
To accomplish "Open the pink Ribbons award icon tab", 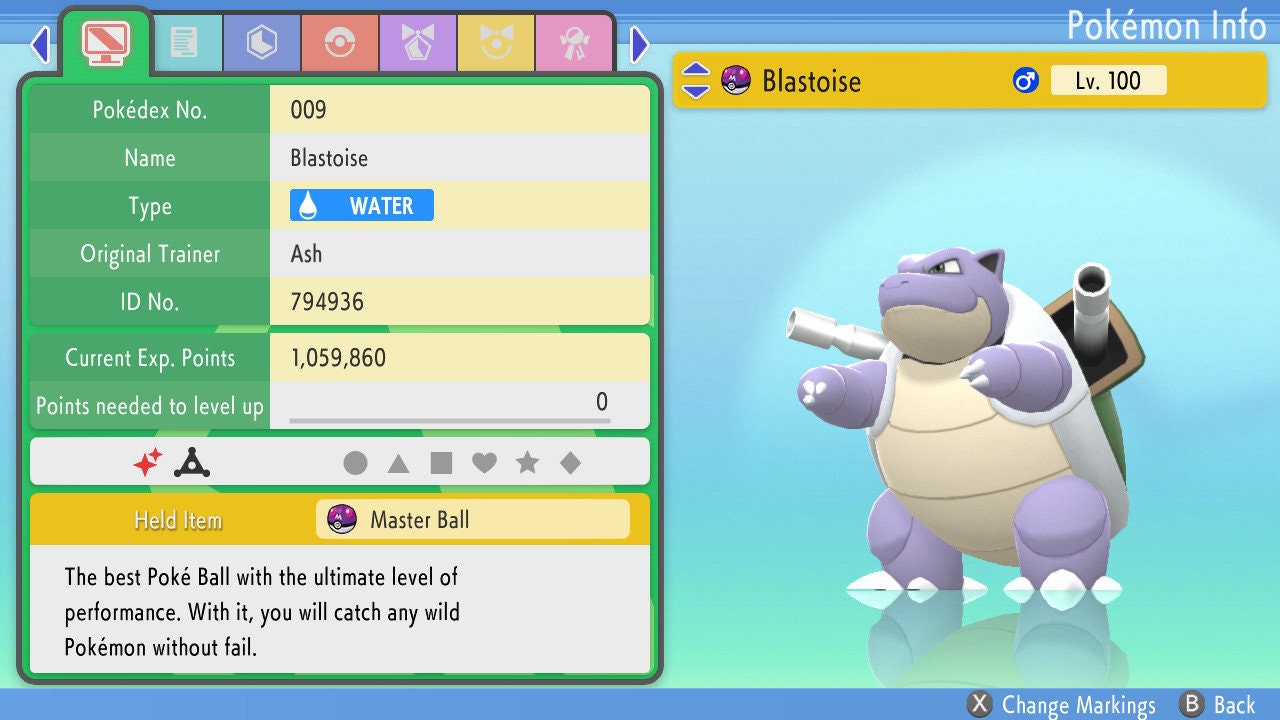I will coord(575,42).
